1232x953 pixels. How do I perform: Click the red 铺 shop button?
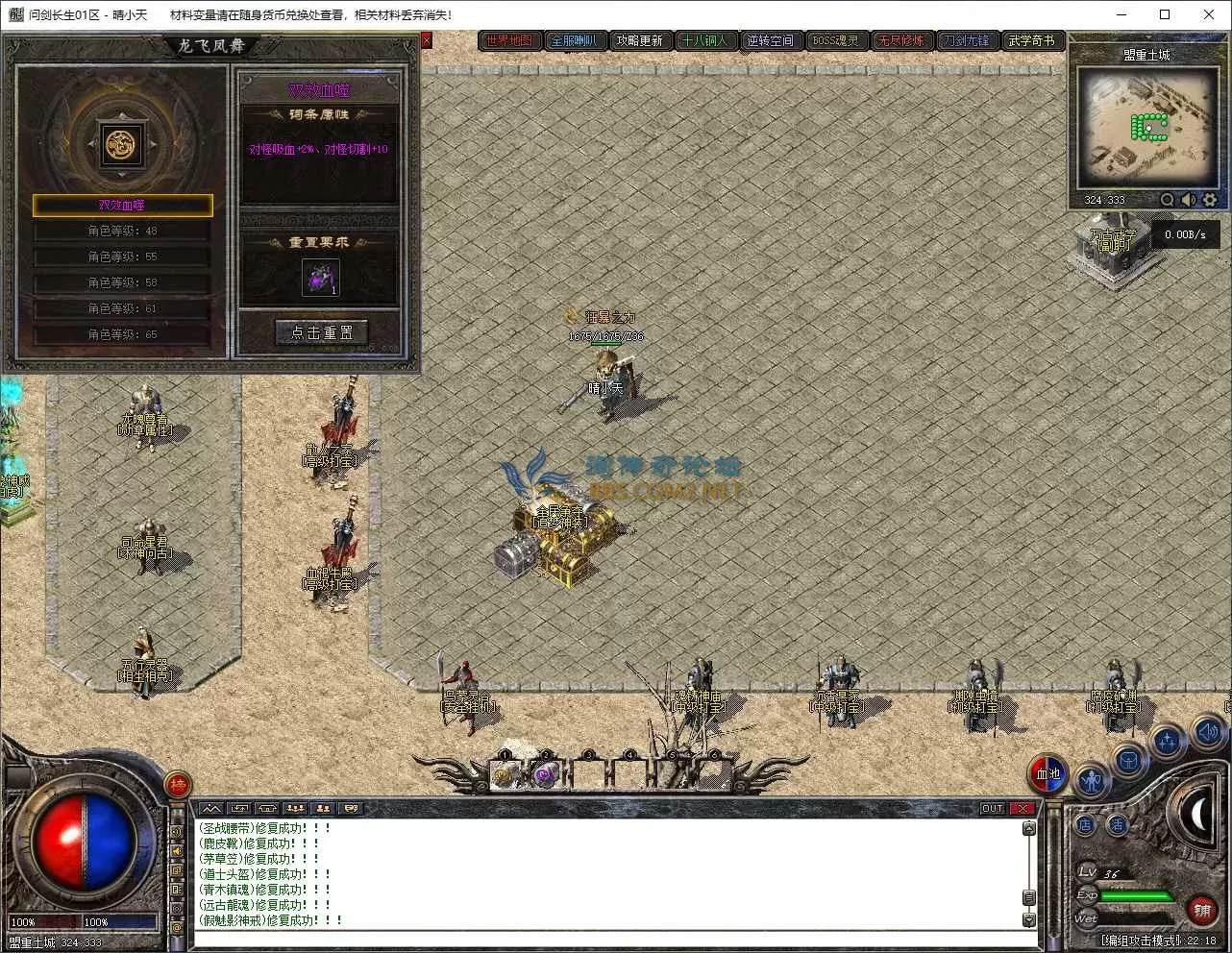(x=1201, y=908)
